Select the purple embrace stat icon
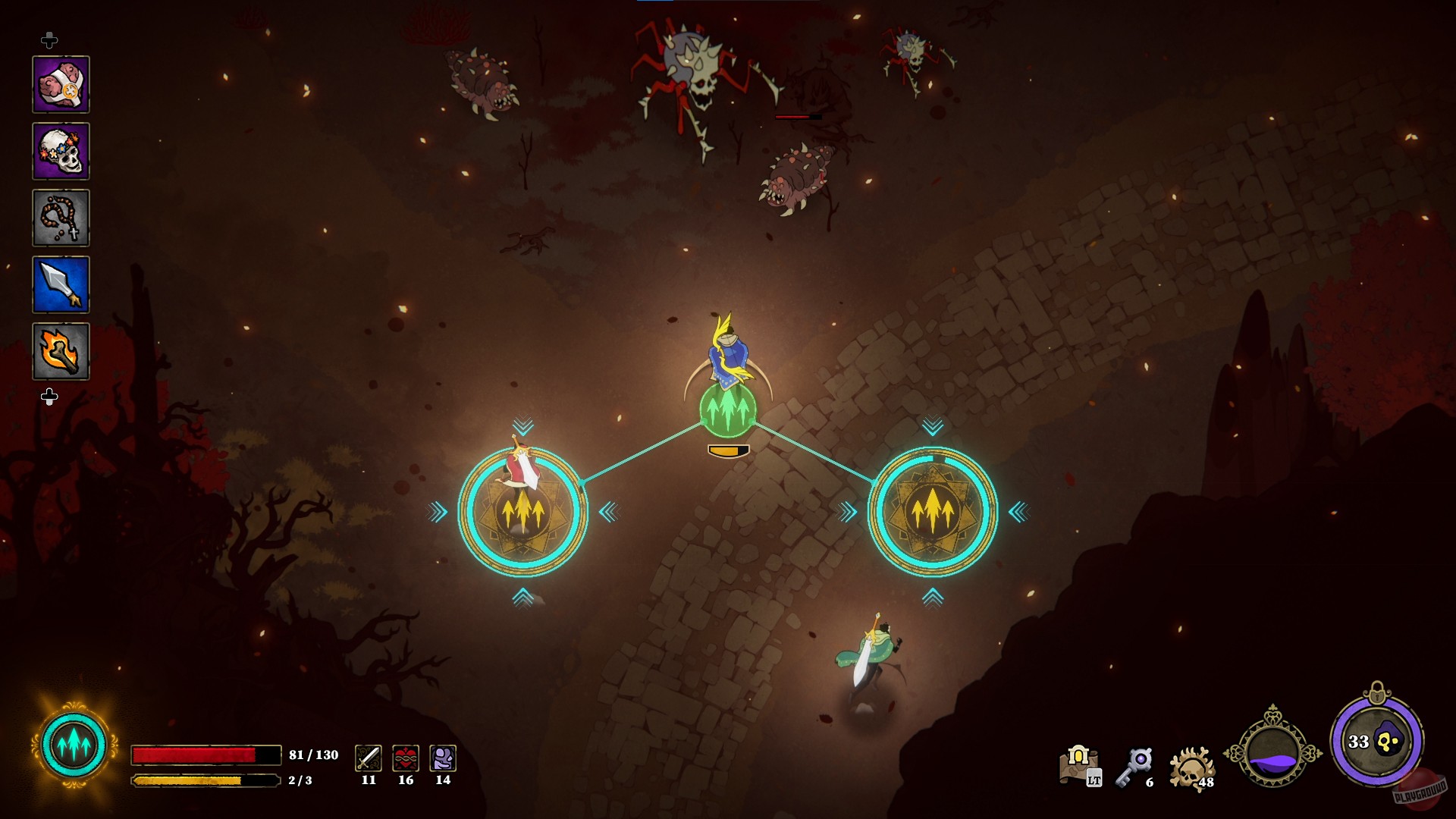1456x819 pixels. [x=443, y=758]
